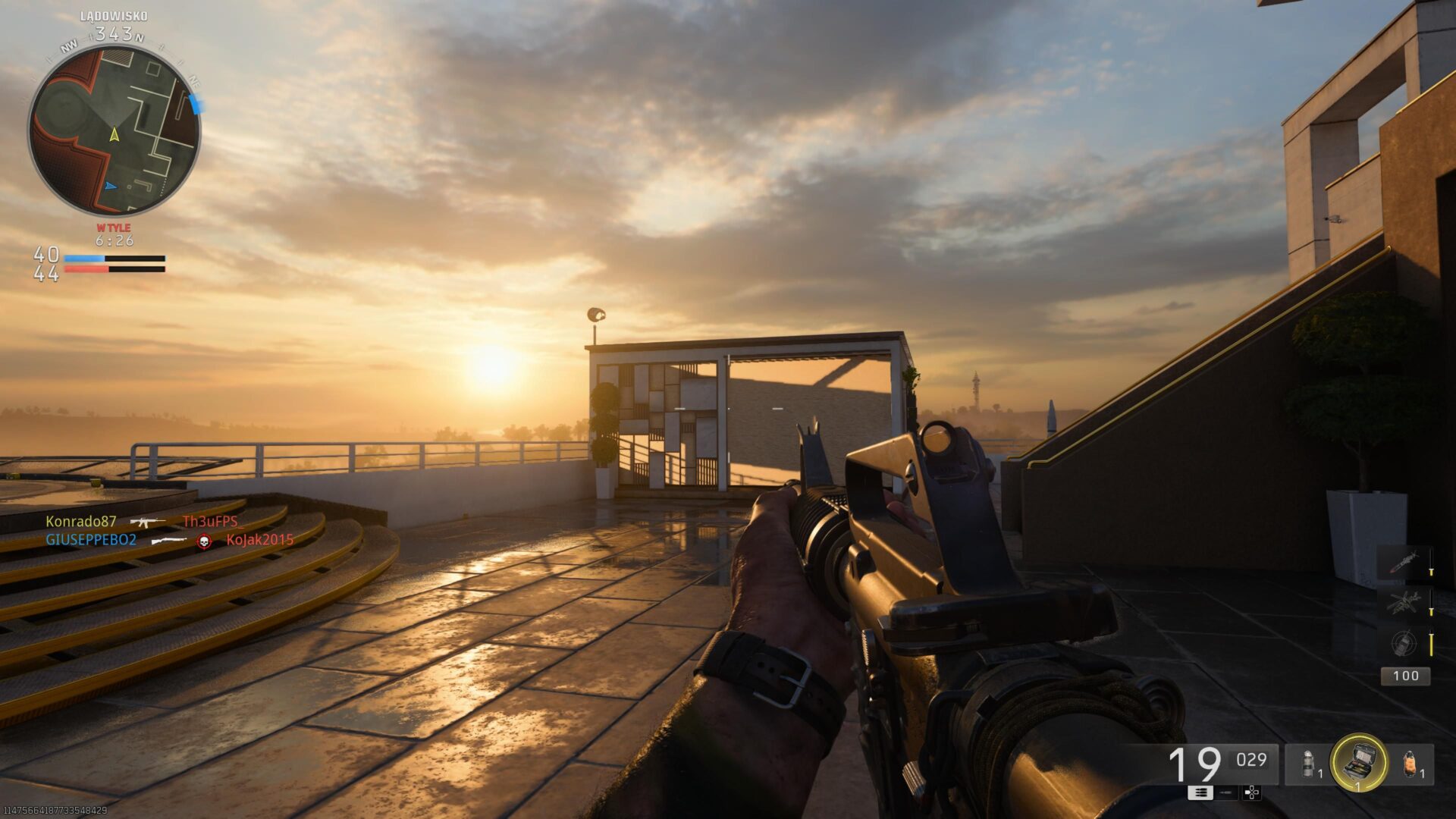1456x819 pixels.
Task: Toggle the single-fire mode indicator
Action: coord(1225,794)
